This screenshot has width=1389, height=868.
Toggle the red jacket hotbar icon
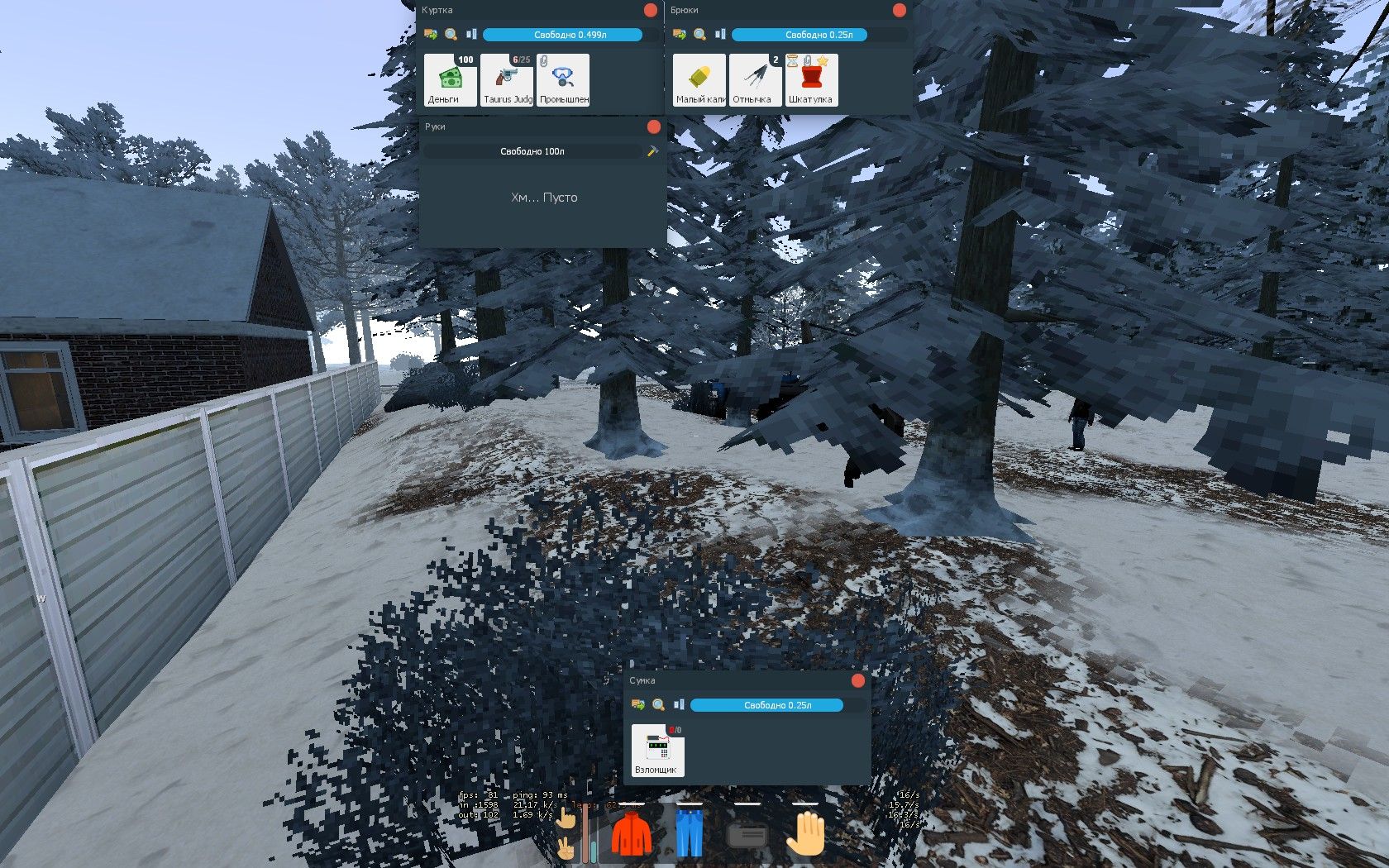point(632,833)
